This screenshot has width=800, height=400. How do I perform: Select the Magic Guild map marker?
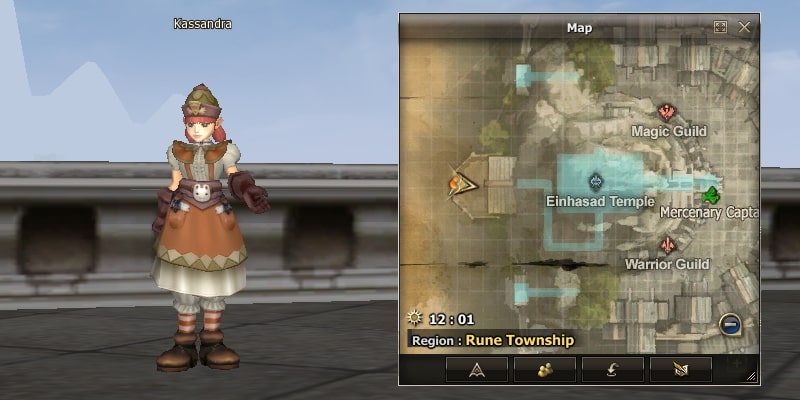(x=667, y=112)
